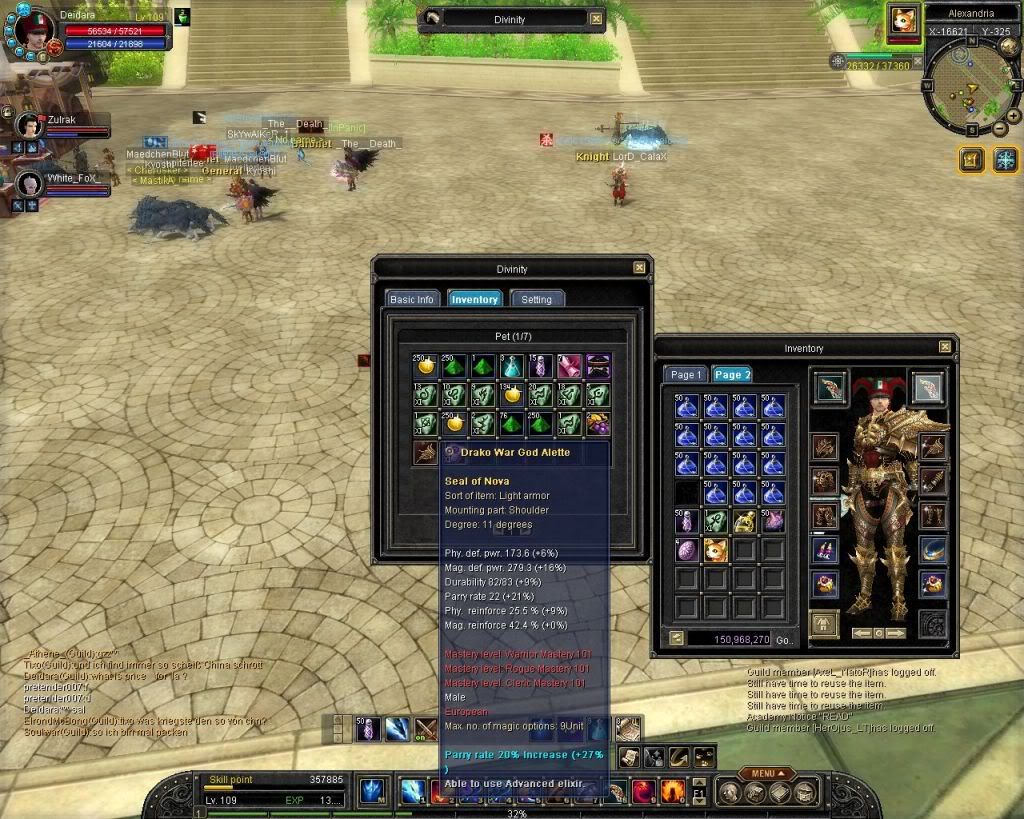Image resolution: width=1024 pixels, height=819 pixels.
Task: Open the pet Setting tab
Action: (536, 299)
